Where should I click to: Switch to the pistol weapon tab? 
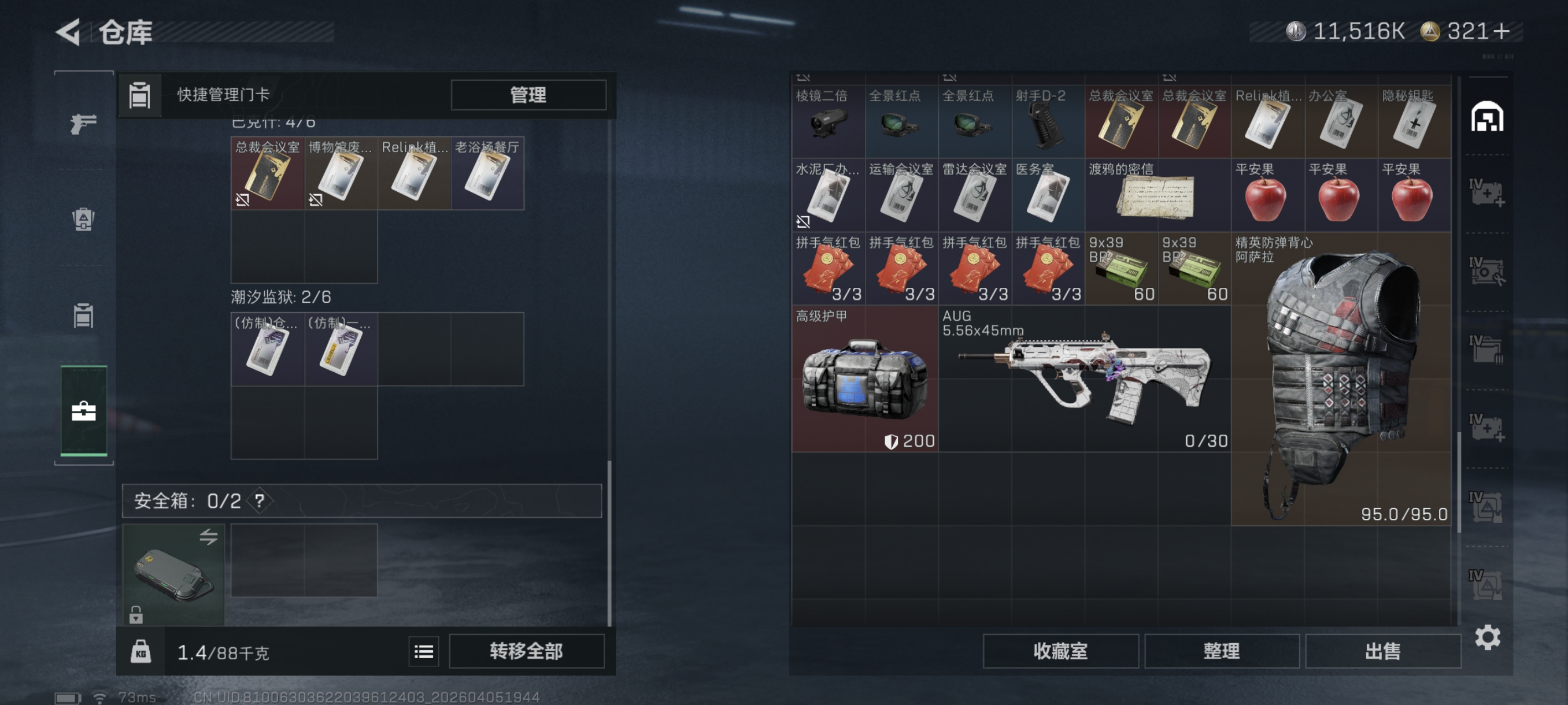click(83, 124)
